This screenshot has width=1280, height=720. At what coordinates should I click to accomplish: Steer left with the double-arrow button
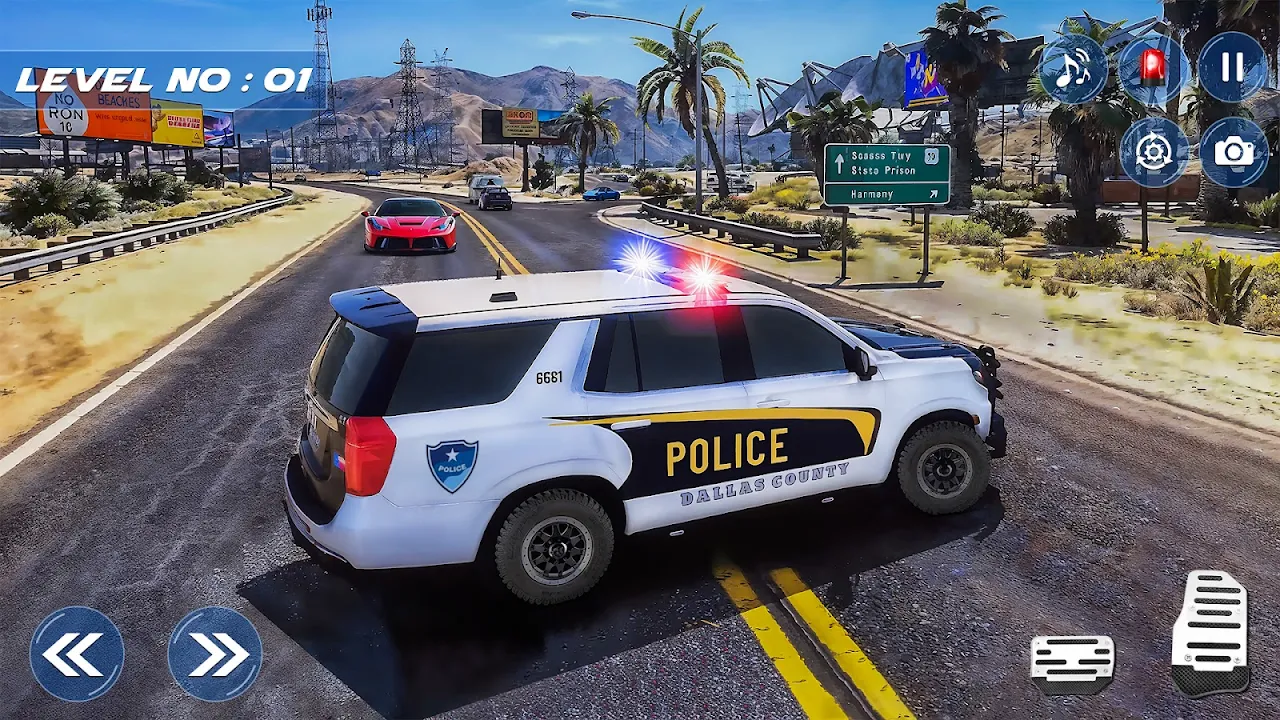(x=77, y=654)
